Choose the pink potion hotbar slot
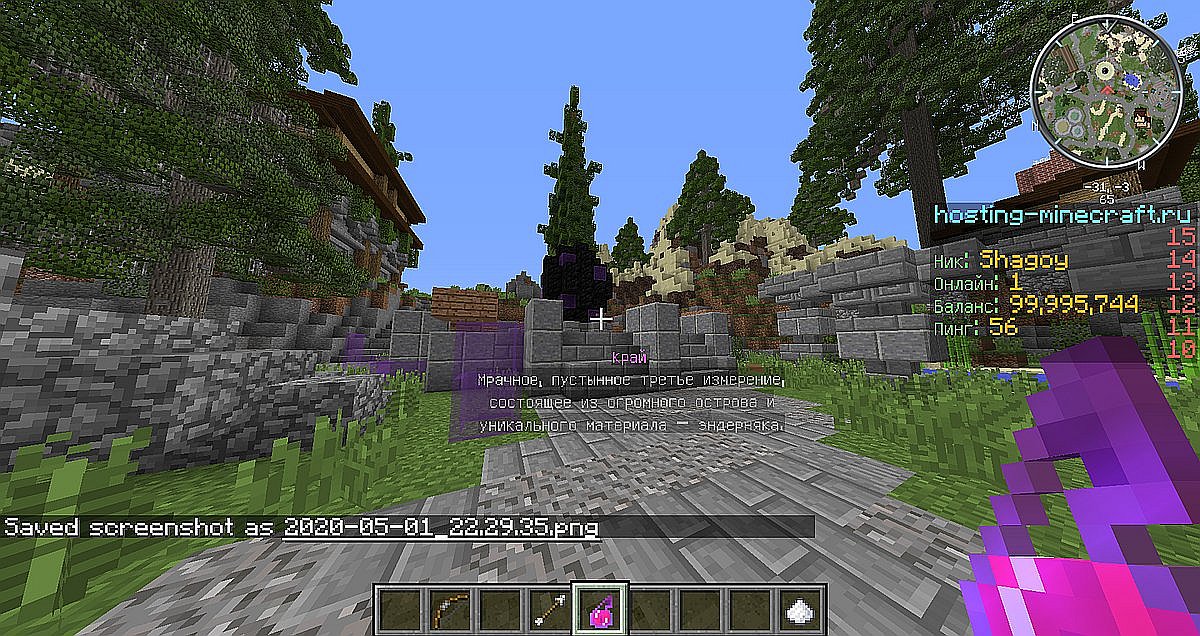This screenshot has width=1200, height=636. (x=597, y=607)
